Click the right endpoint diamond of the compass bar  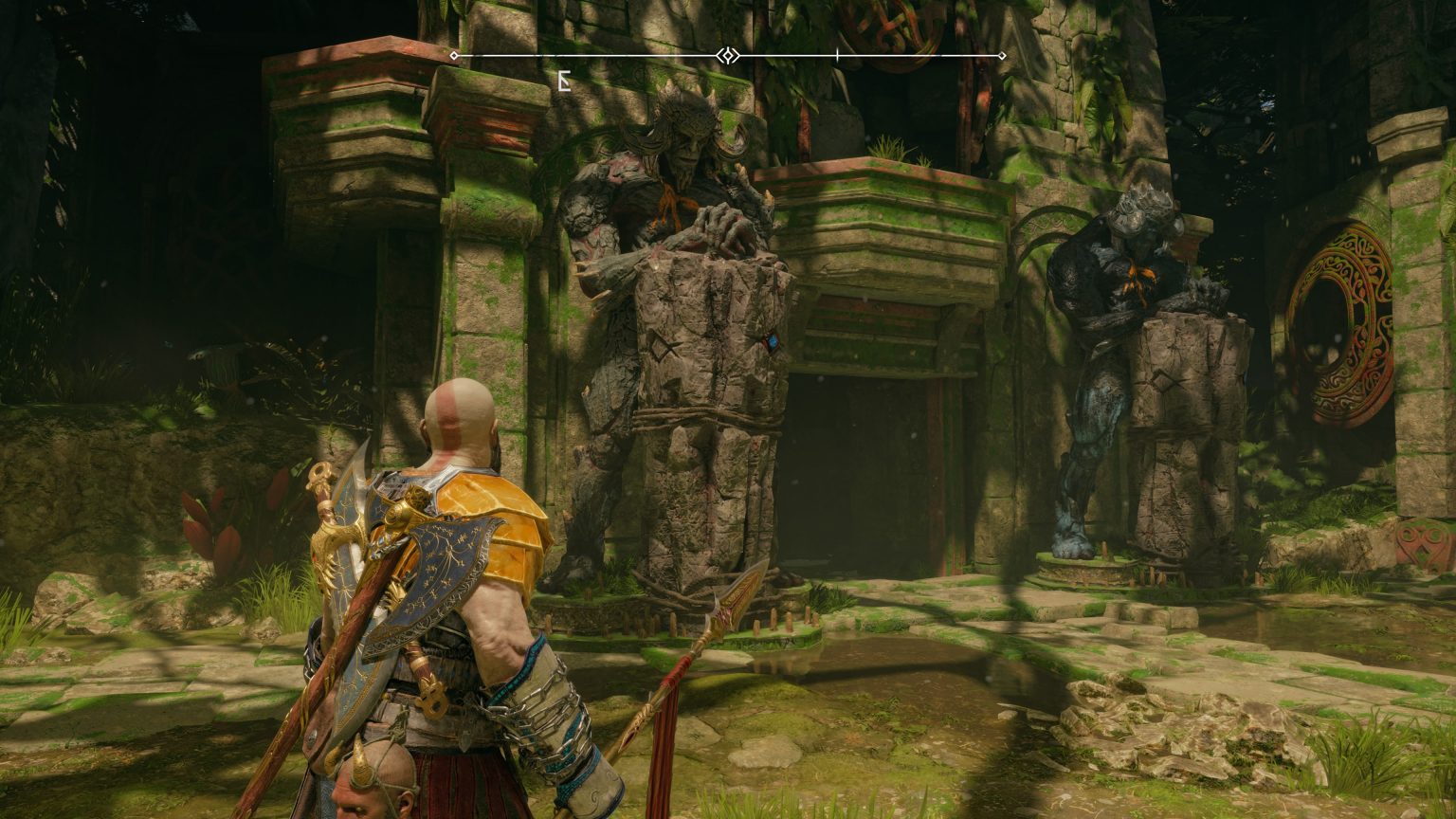1002,56
